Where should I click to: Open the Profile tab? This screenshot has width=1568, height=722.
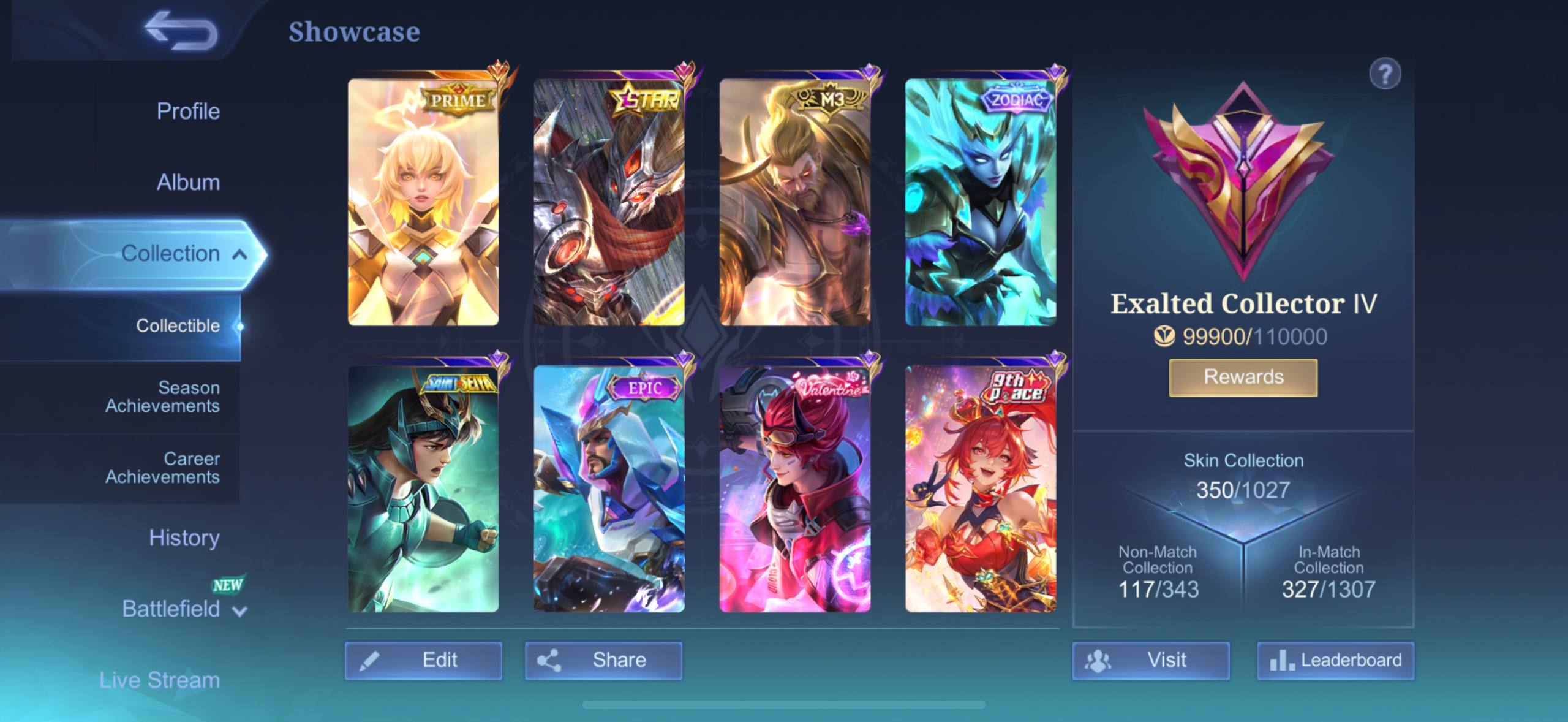188,111
